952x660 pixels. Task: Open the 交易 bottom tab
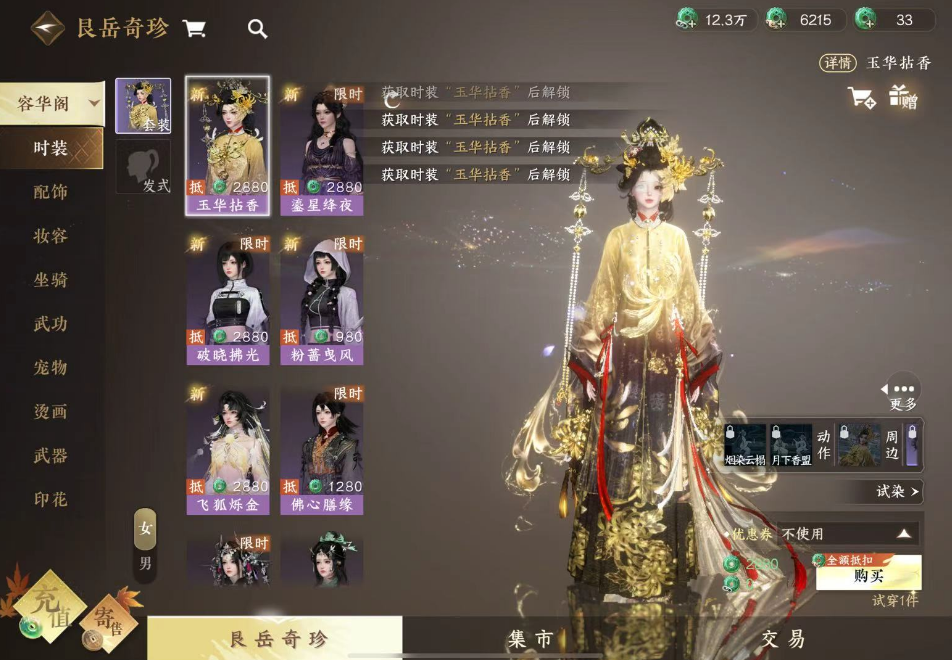point(783,639)
